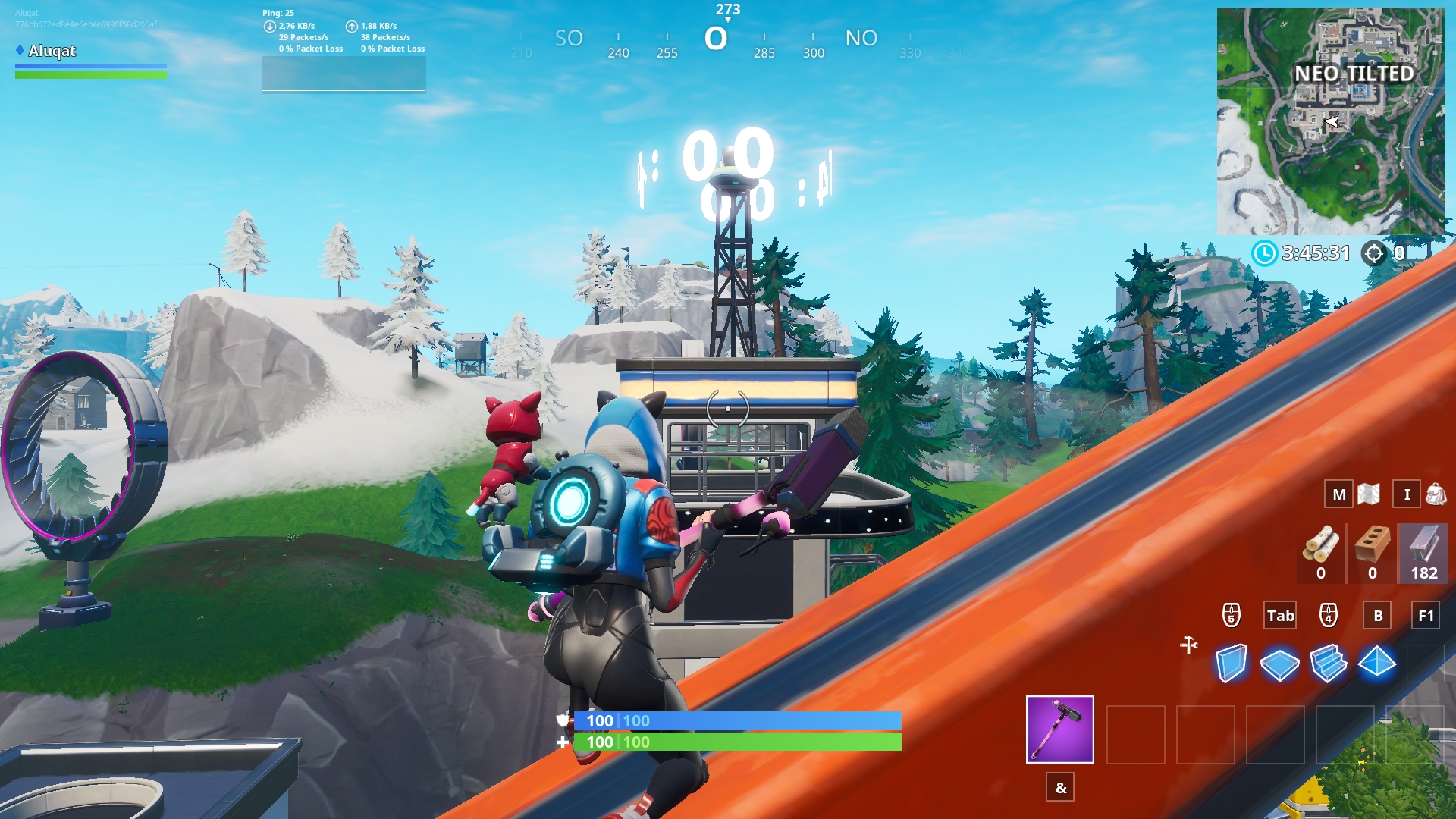Click the pickaxe in the hotbar
Screen dimensions: 1456x819
tap(1059, 730)
